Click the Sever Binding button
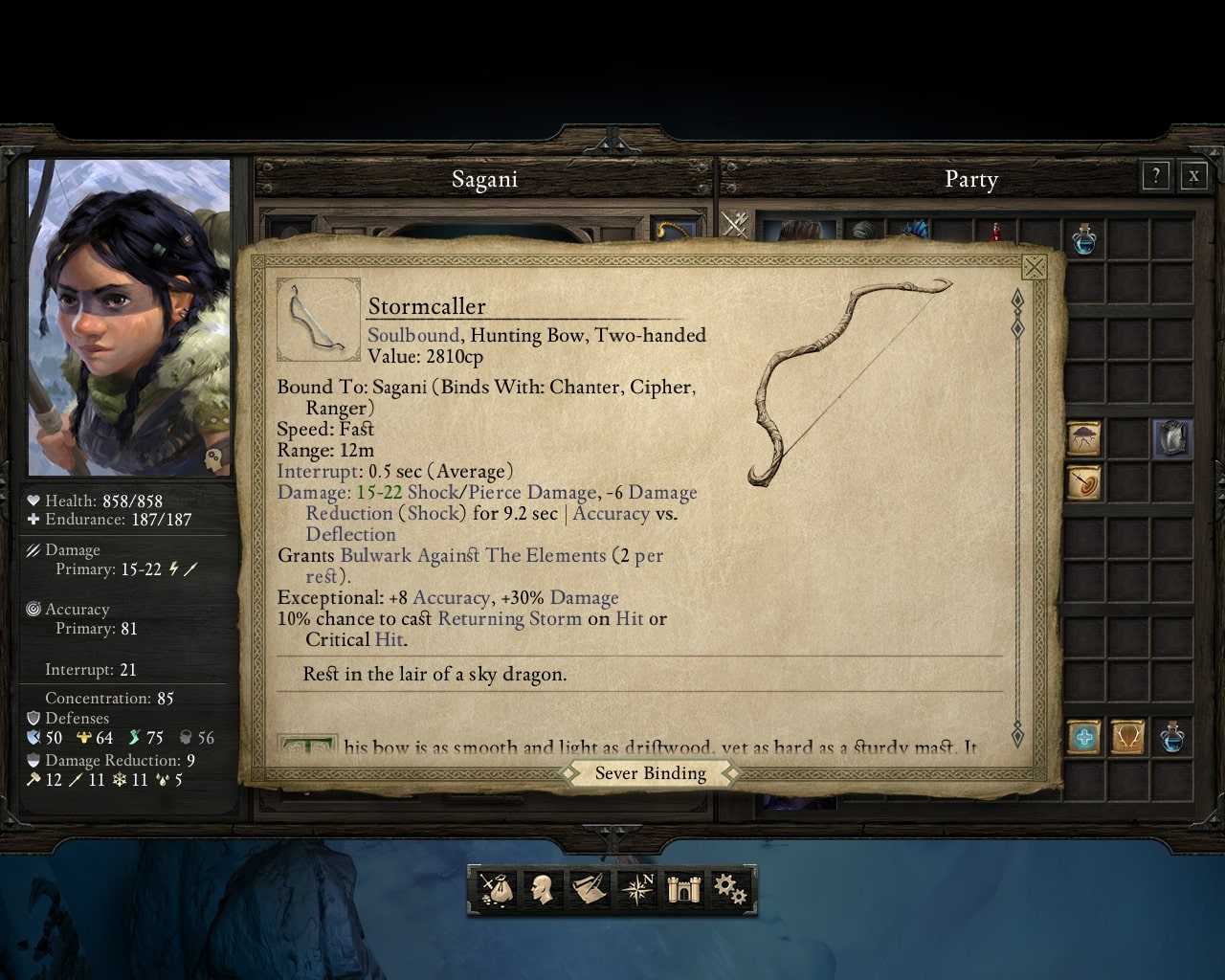Image resolution: width=1225 pixels, height=980 pixels. click(x=651, y=773)
